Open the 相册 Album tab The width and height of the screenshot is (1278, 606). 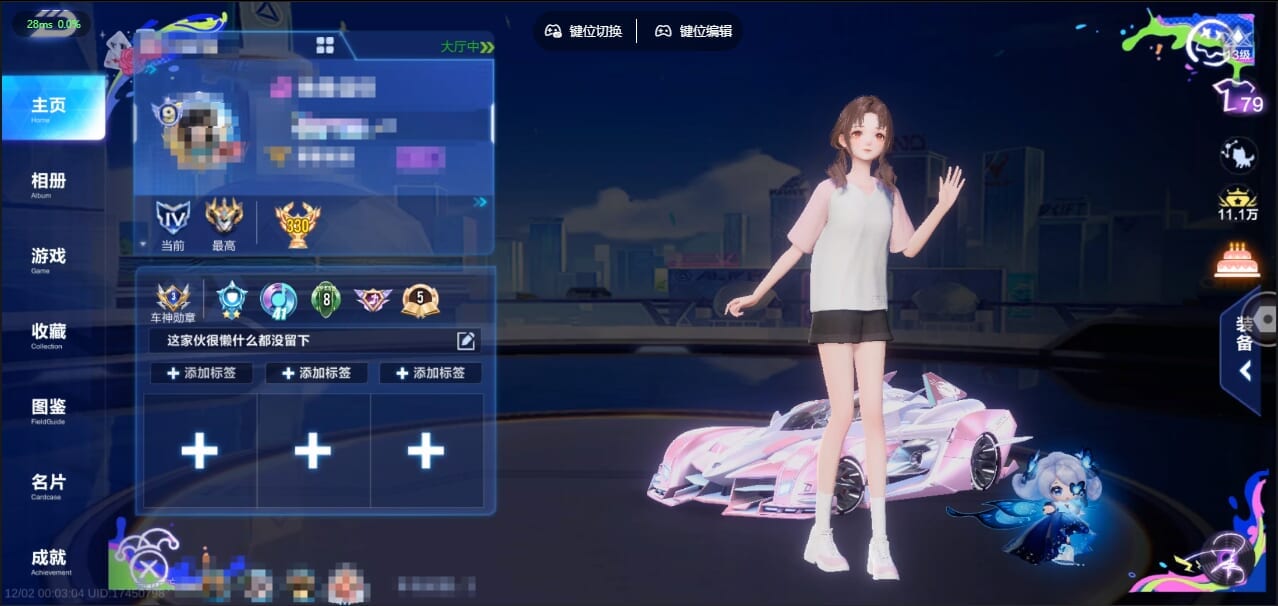[x=49, y=184]
